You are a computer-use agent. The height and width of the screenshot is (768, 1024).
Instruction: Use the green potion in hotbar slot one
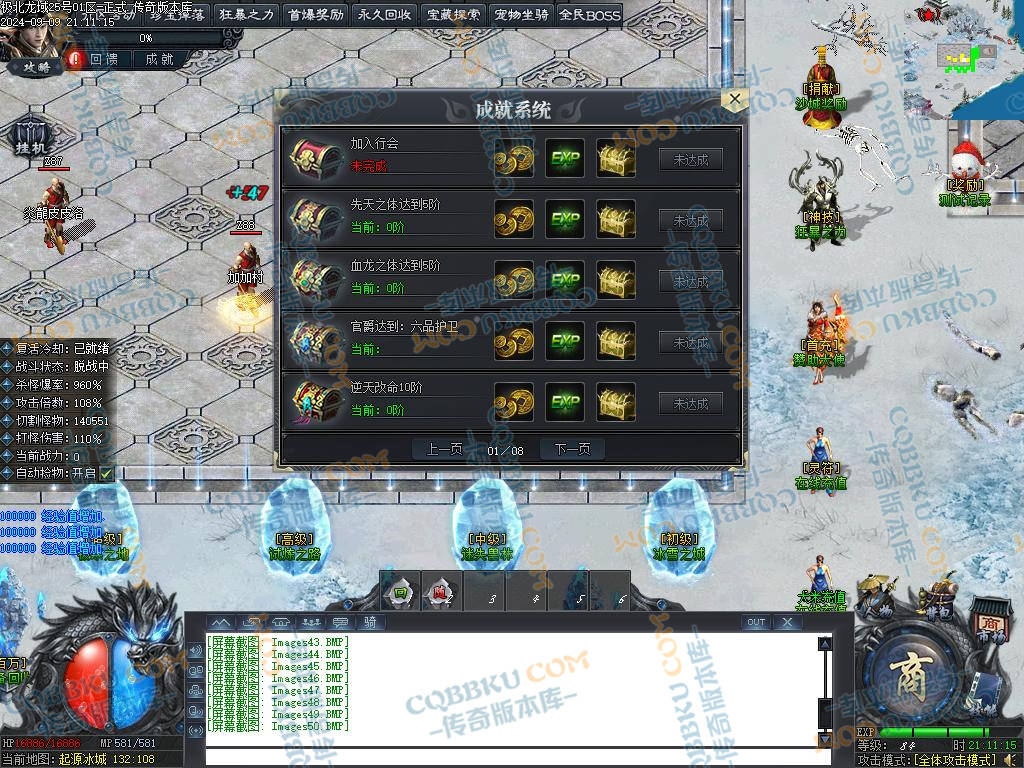click(400, 592)
